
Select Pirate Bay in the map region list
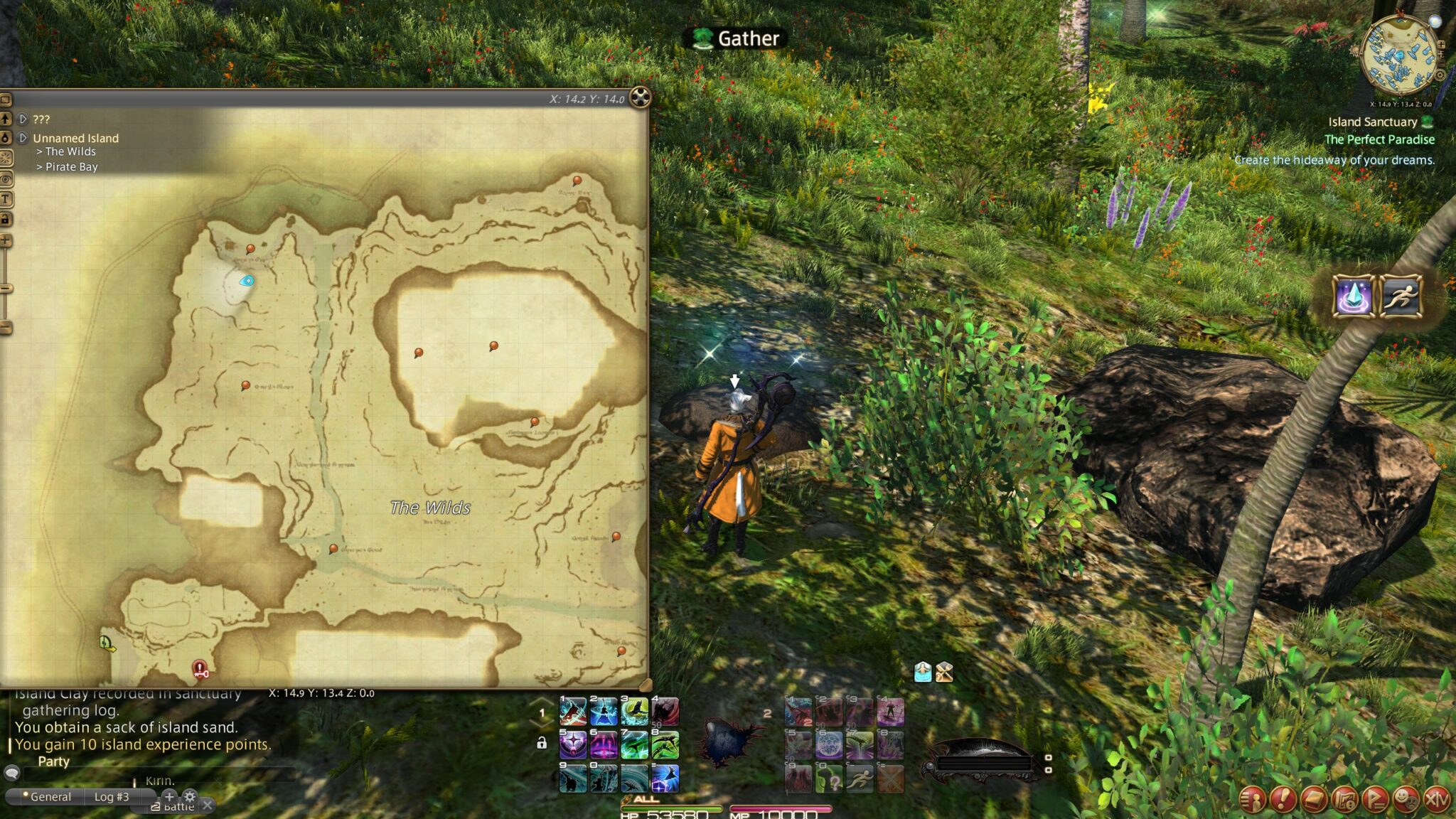pos(70,166)
